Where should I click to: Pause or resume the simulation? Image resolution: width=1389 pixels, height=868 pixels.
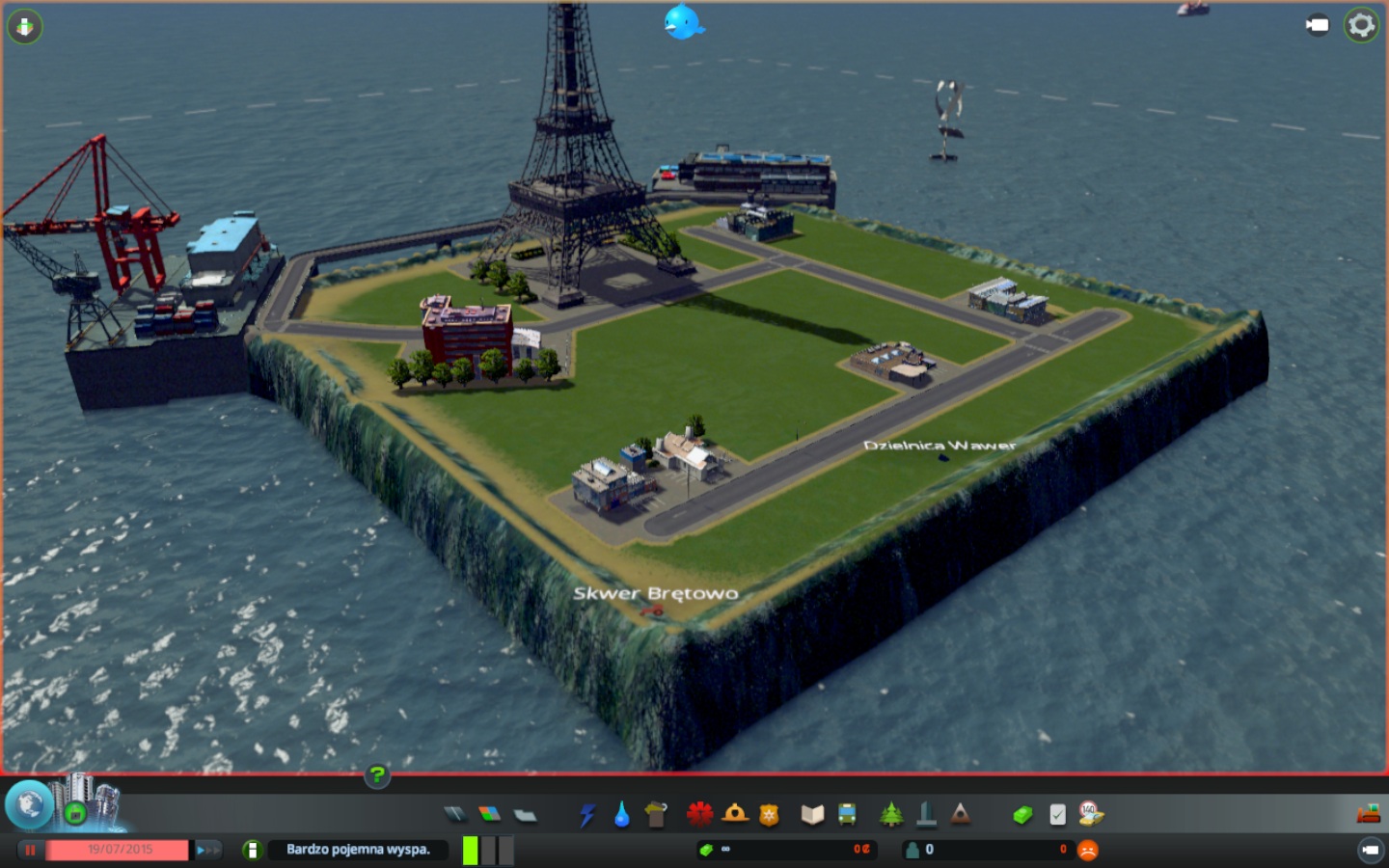click(x=30, y=850)
